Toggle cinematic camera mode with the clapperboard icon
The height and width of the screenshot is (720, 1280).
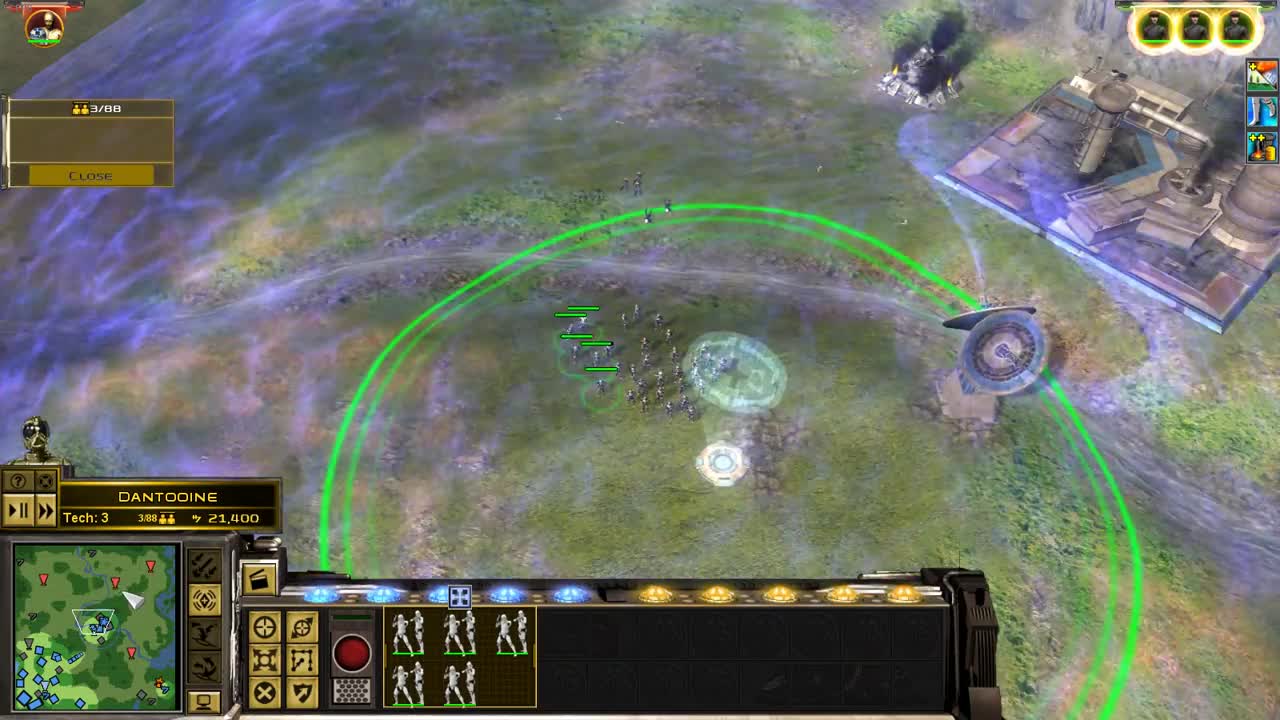(x=260, y=579)
